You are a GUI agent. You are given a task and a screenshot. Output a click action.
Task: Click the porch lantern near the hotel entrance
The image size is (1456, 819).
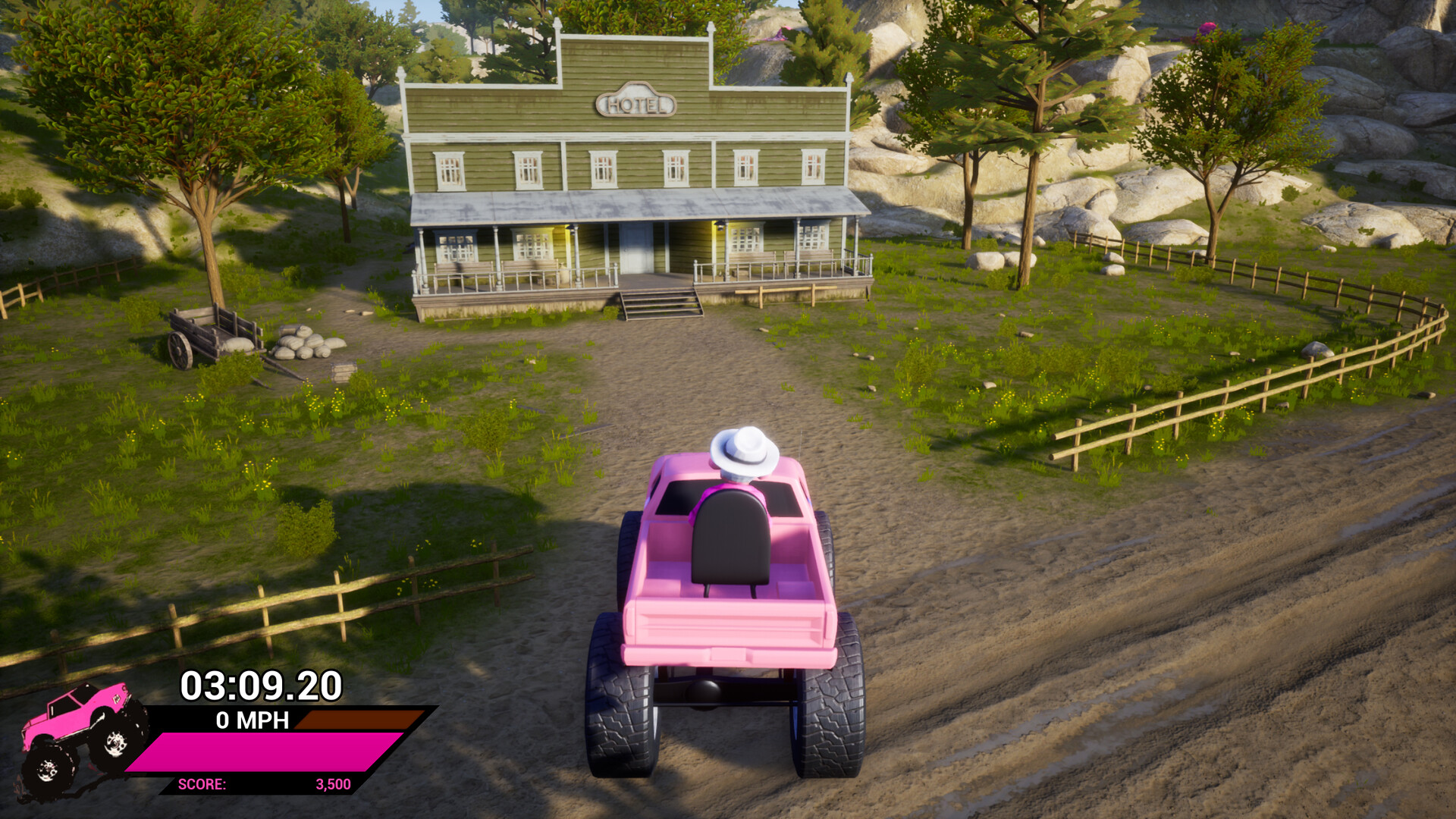point(718,226)
